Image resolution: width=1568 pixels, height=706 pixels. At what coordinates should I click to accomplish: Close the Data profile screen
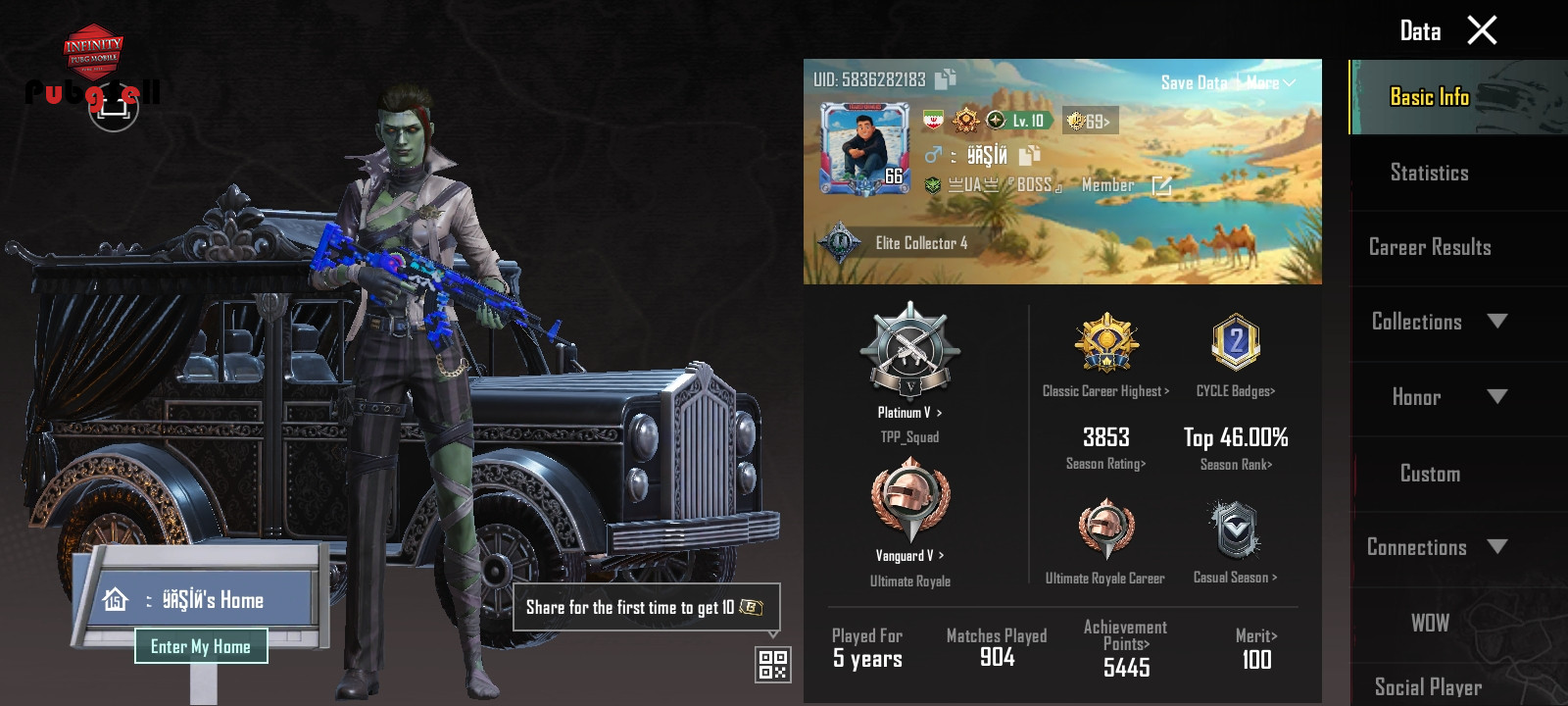1482,30
